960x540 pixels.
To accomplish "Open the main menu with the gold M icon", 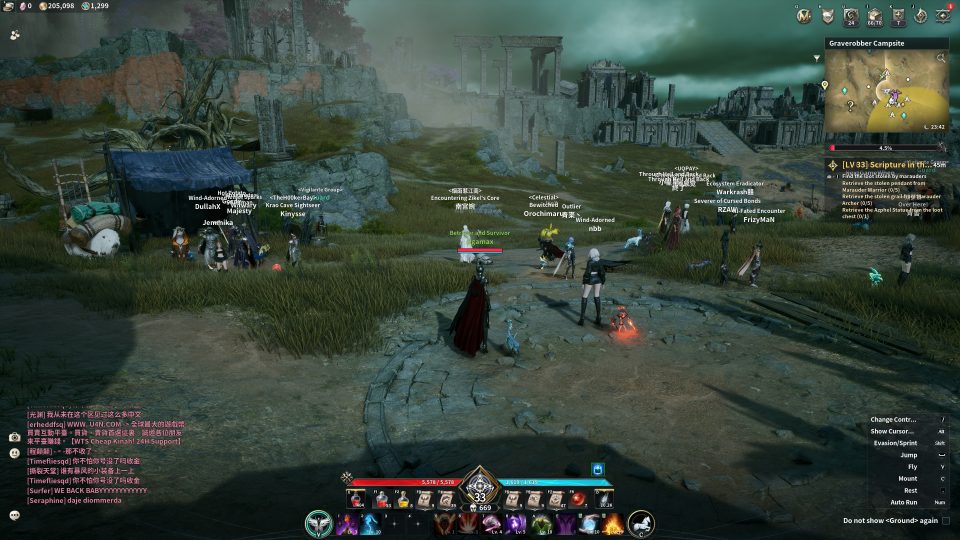I will pos(803,15).
